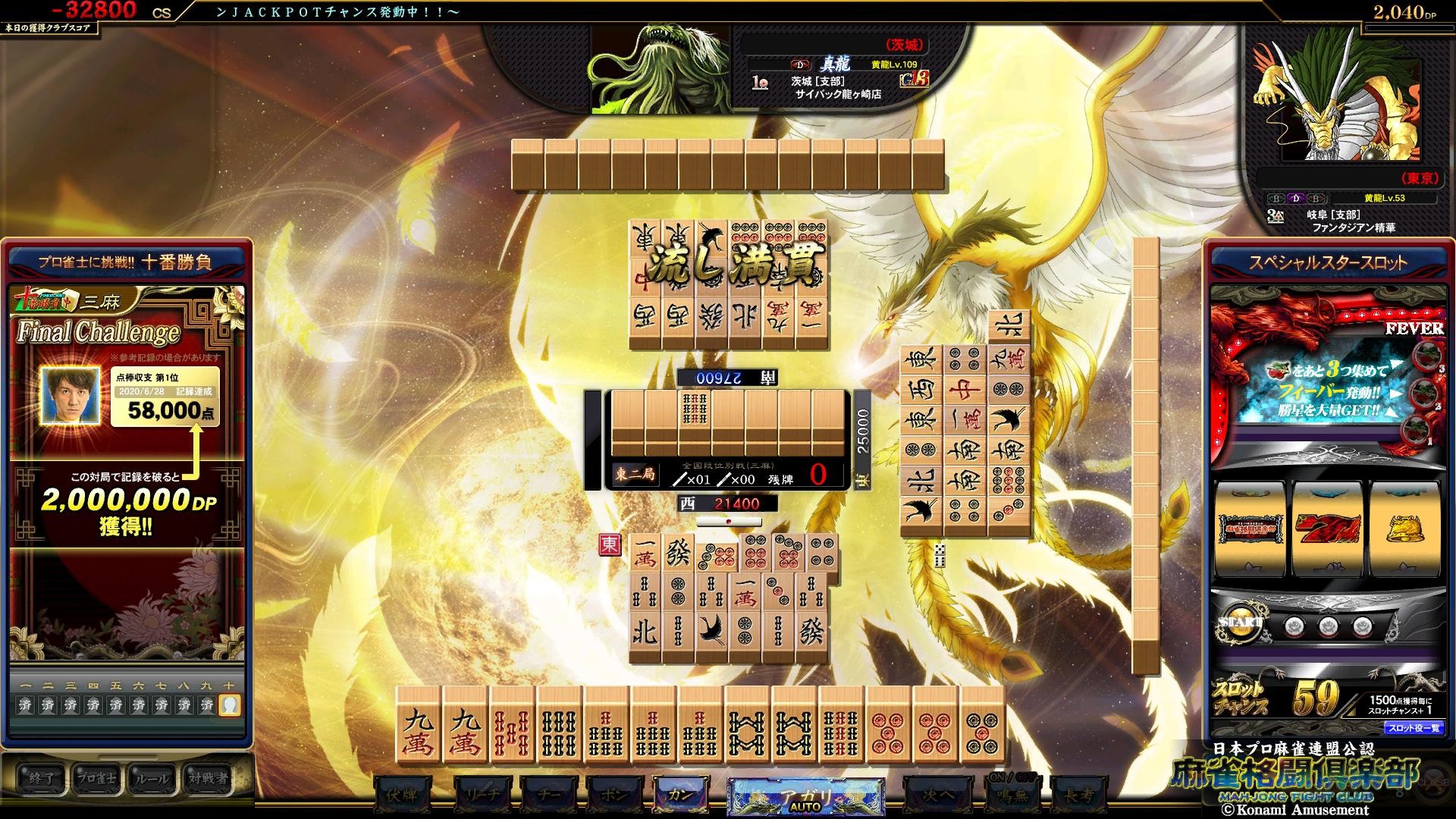Select the チー call button
This screenshot has width=1456, height=819.
[x=548, y=795]
